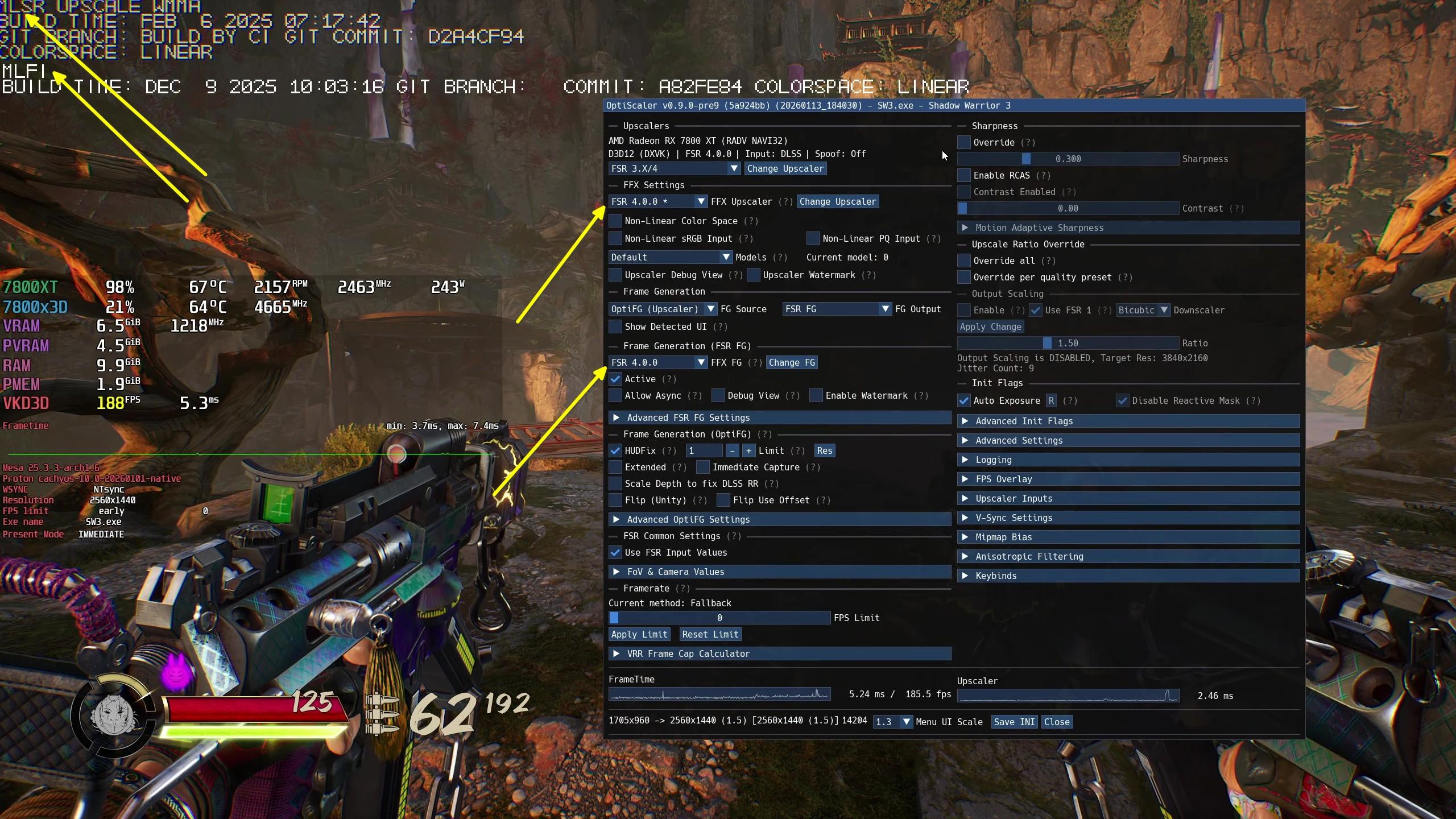Toggle the HUDFix checkbox
Viewport: 1456px width, 819px height.
click(615, 451)
